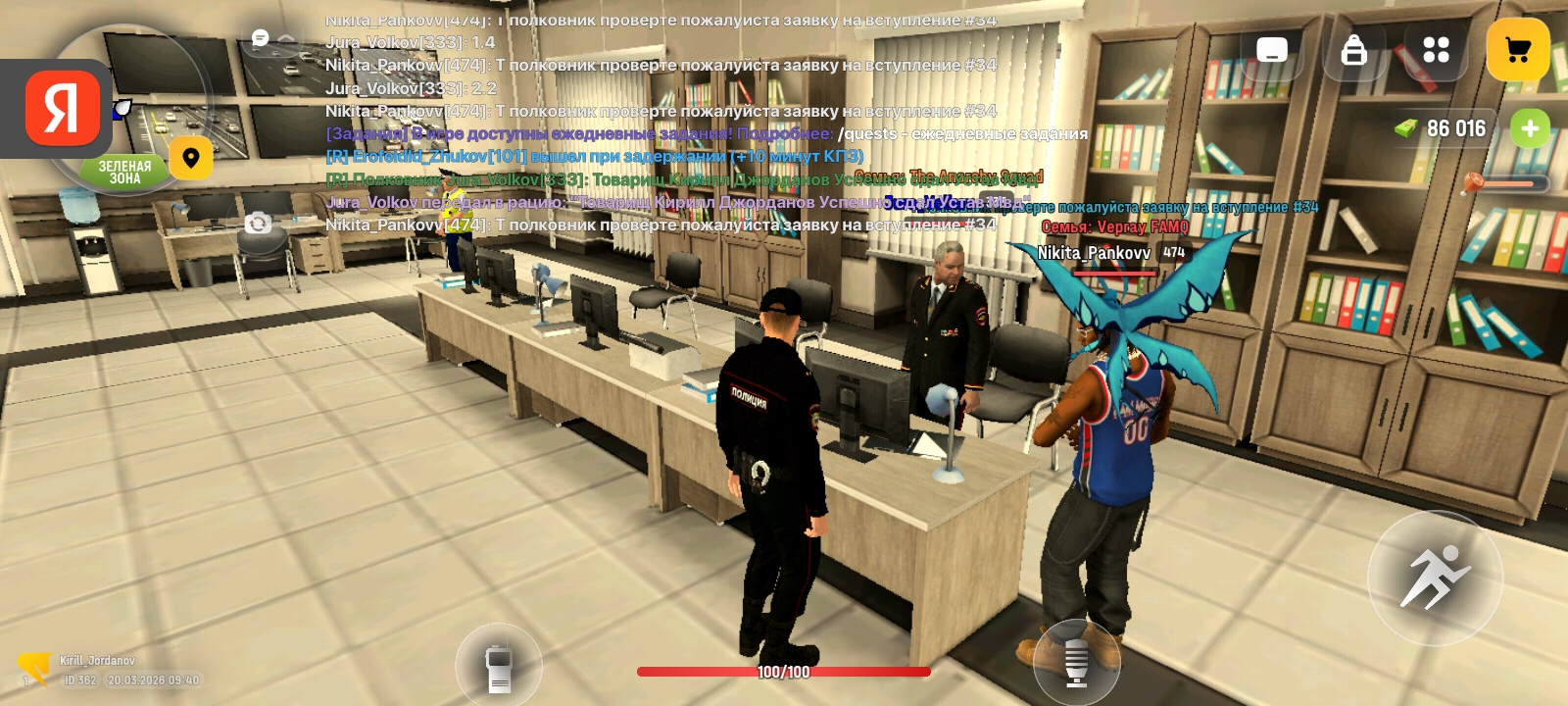Image resolution: width=1568 pixels, height=706 pixels.
Task: Activate the sprint running-man button
Action: [1435, 578]
